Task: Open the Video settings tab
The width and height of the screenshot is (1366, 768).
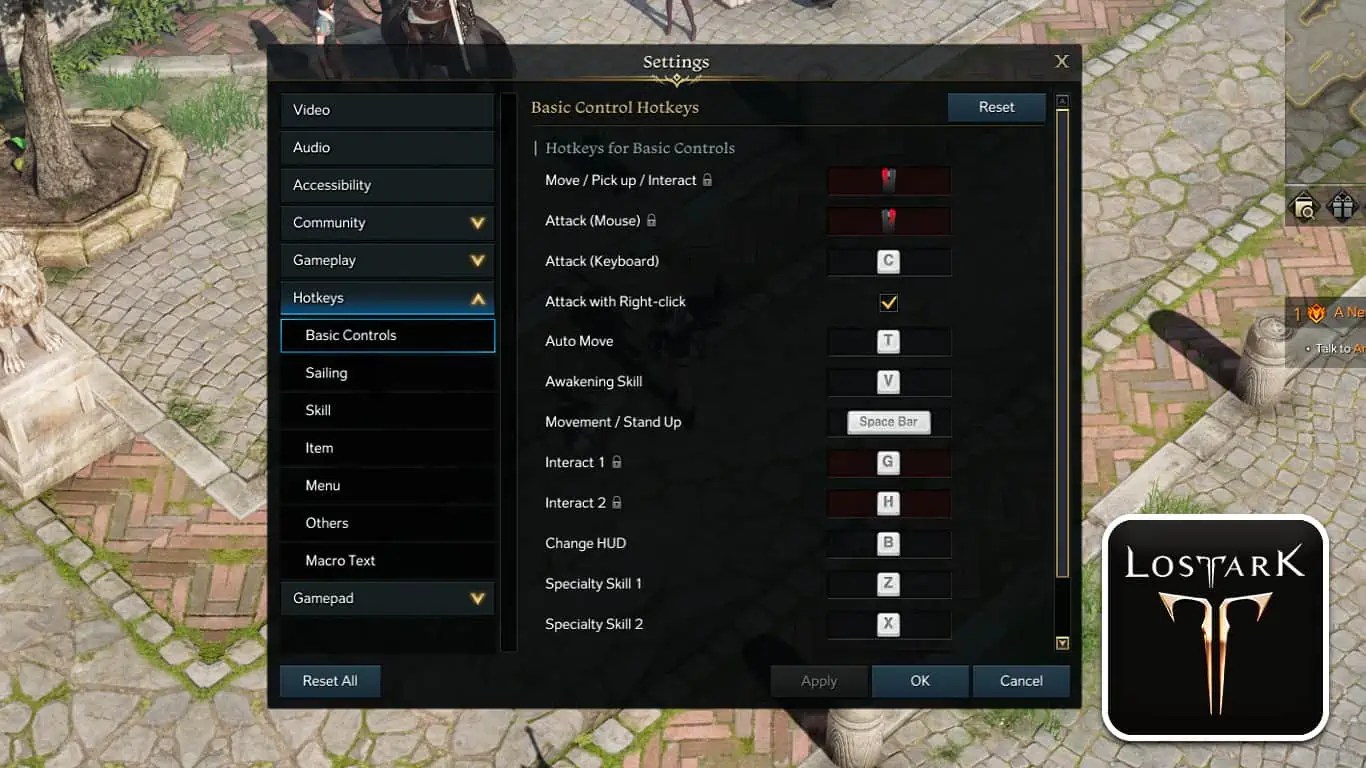Action: [x=387, y=109]
